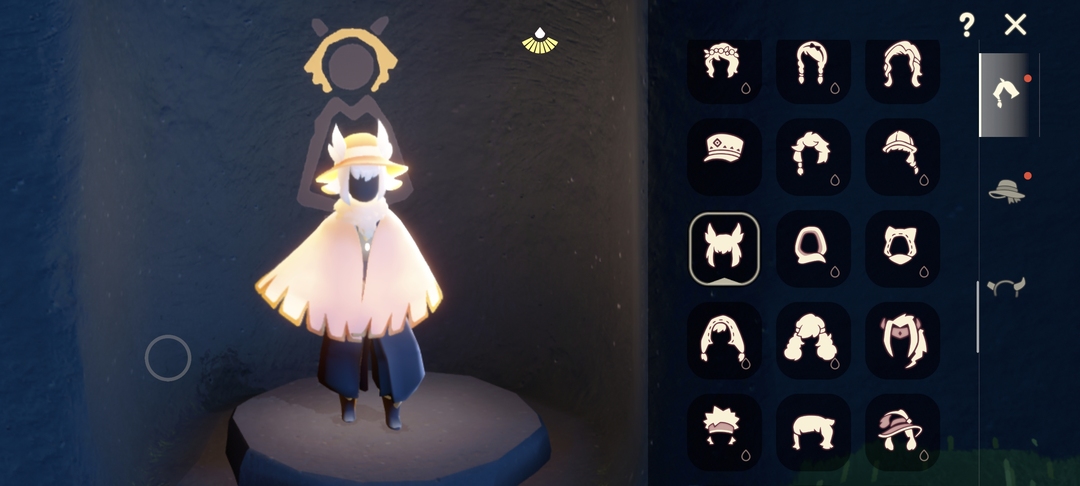The image size is (1080, 486).
Task: Choose the flat cap with diamond emblem
Action: [724, 156]
